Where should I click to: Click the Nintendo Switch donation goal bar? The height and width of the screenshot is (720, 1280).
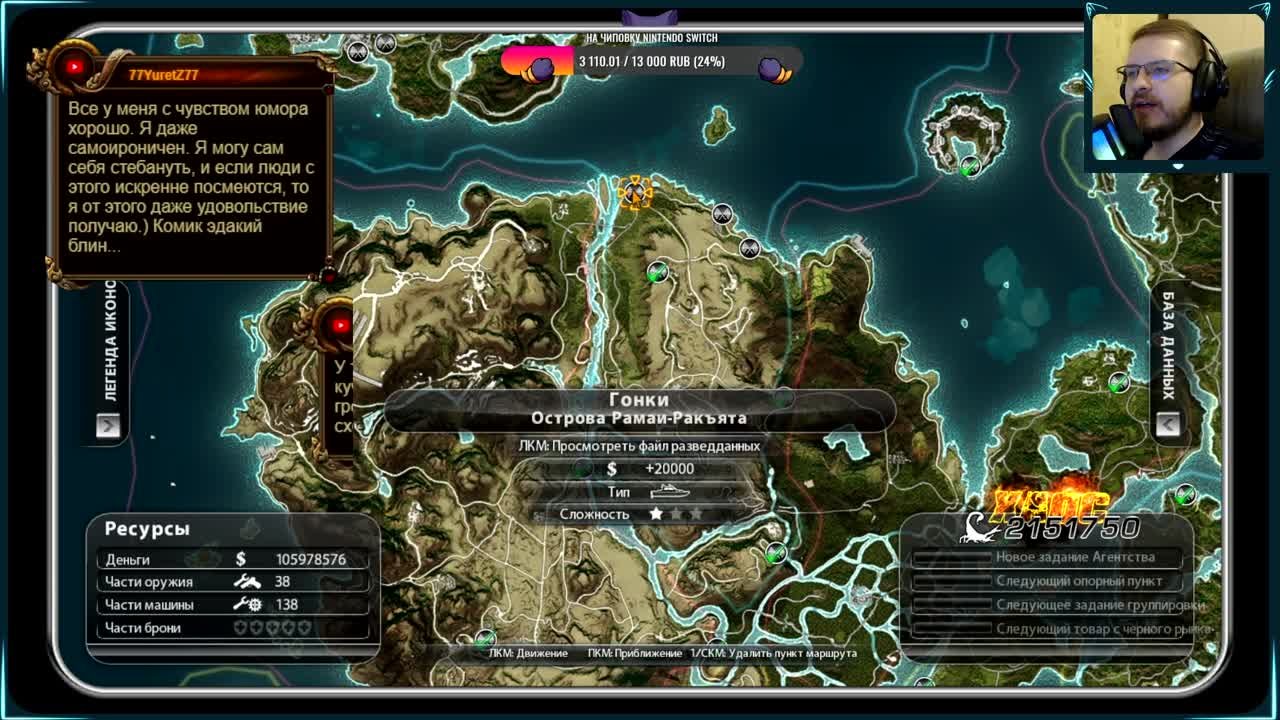[x=652, y=62]
